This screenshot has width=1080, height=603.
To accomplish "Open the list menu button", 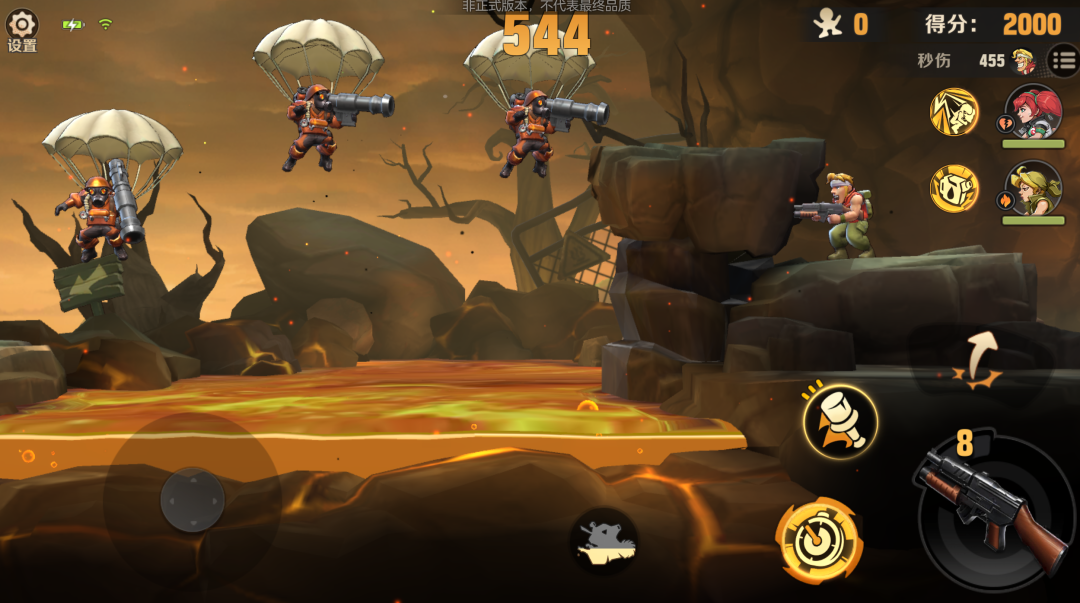I will pos(1064,61).
